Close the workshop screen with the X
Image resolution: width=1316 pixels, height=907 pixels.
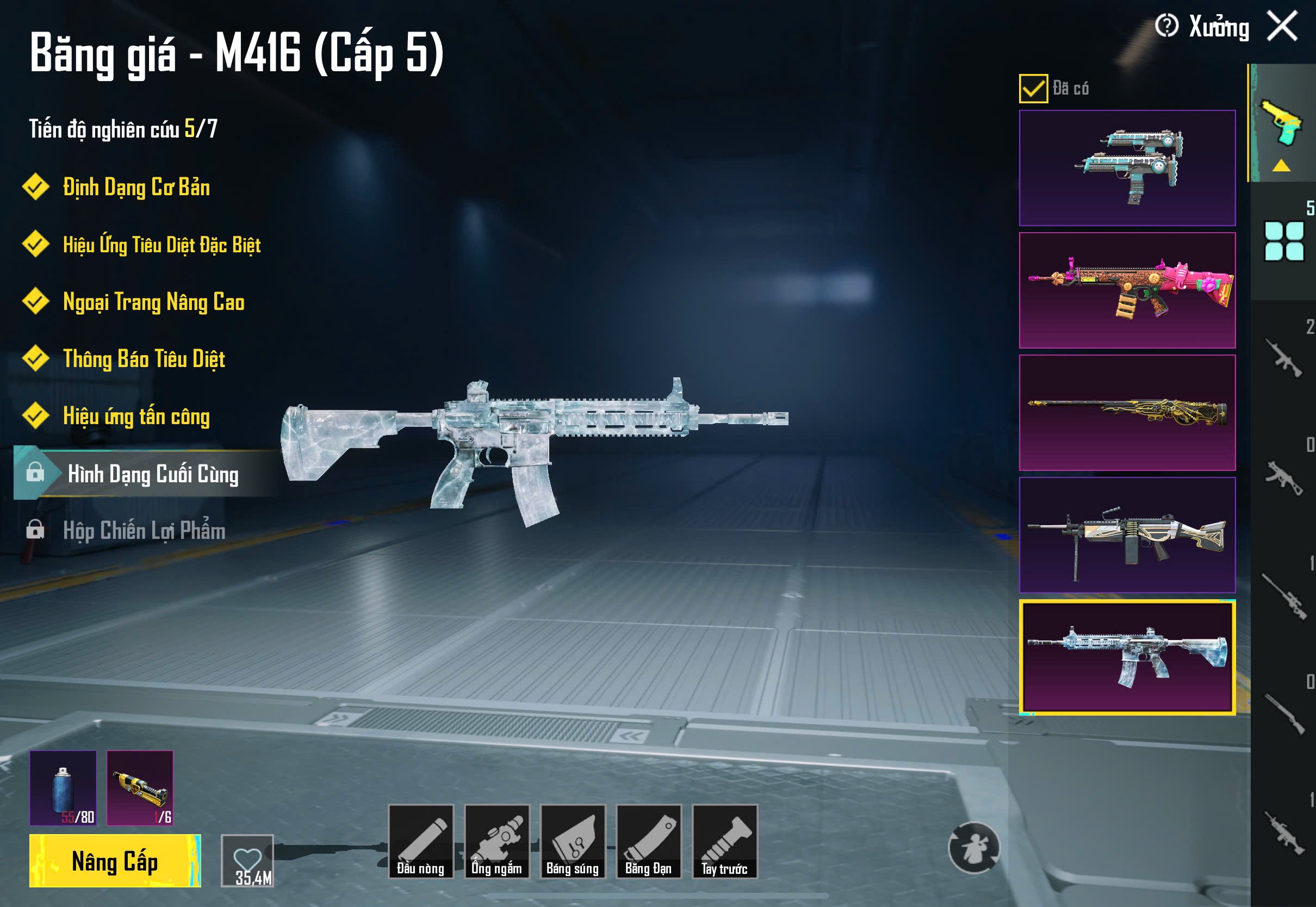point(1282,26)
